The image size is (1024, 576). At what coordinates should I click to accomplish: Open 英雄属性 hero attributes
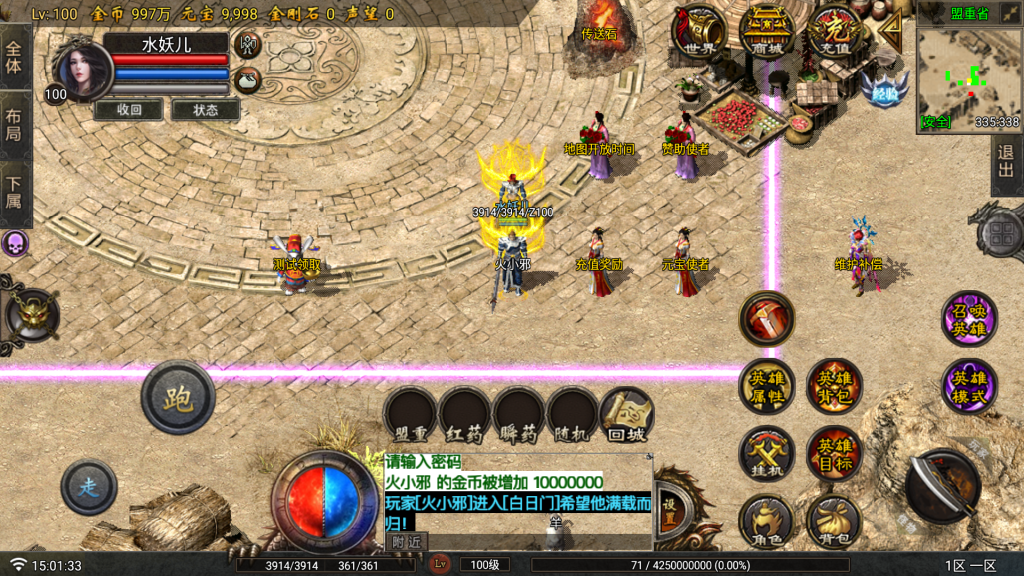tap(767, 386)
